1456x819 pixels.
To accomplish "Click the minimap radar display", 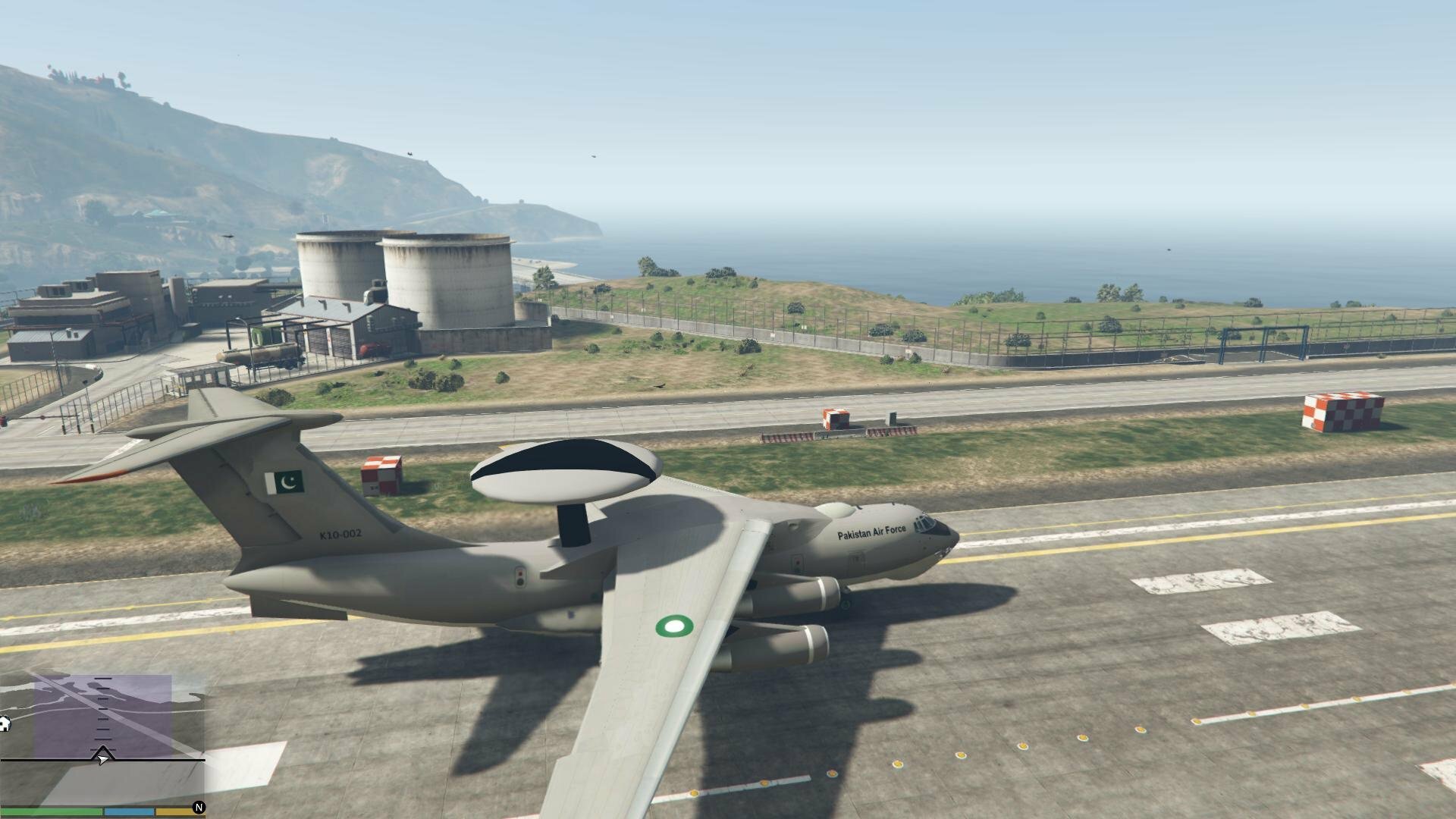I will point(103,728).
